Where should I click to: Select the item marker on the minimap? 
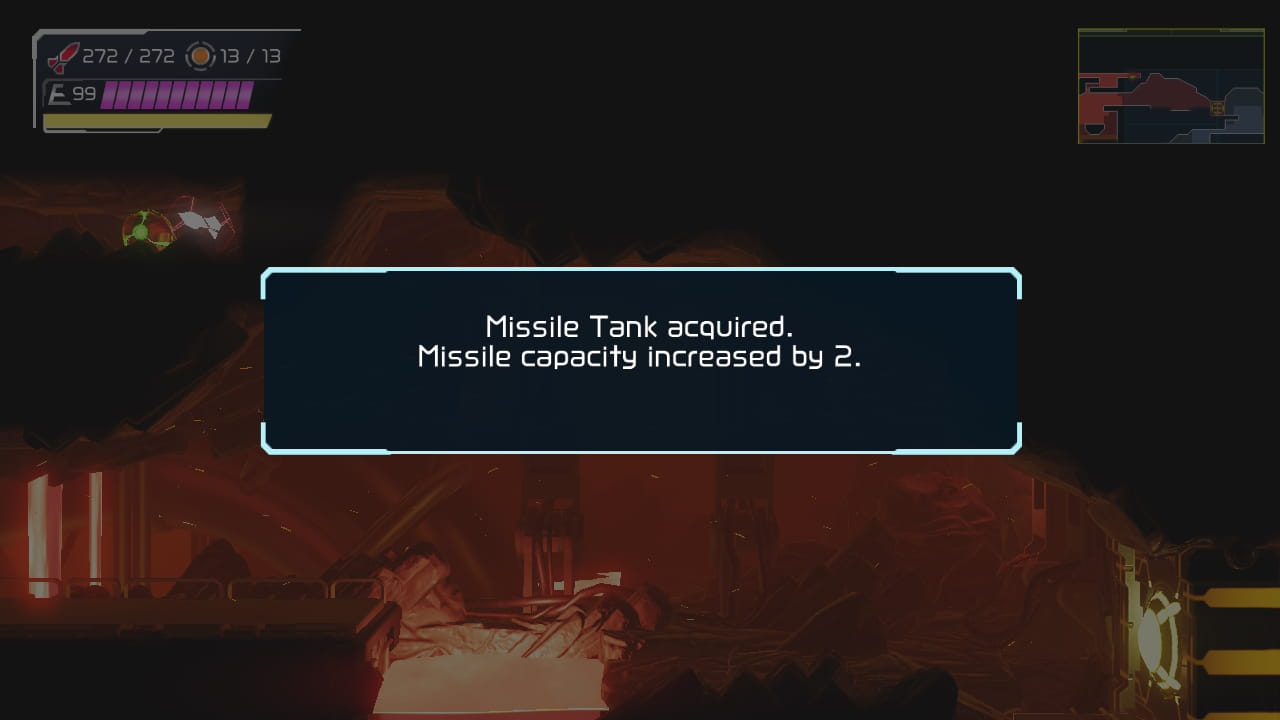pyautogui.click(x=1217, y=108)
